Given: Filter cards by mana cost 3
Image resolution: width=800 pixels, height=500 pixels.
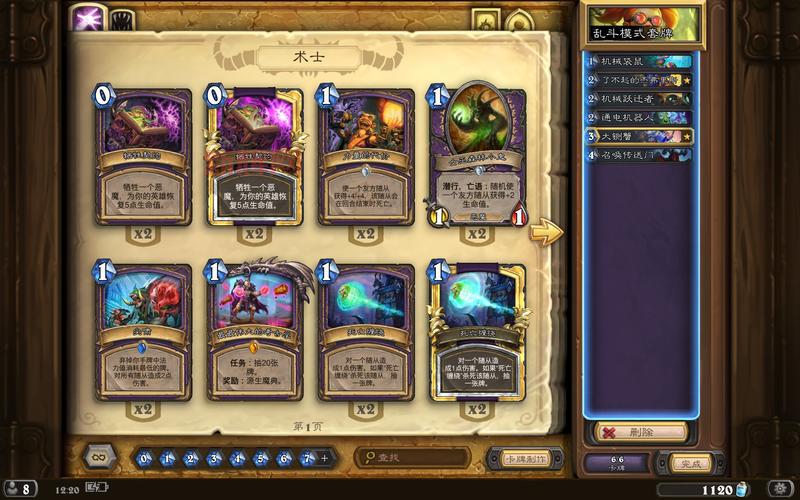Looking at the screenshot, I should point(214,458).
